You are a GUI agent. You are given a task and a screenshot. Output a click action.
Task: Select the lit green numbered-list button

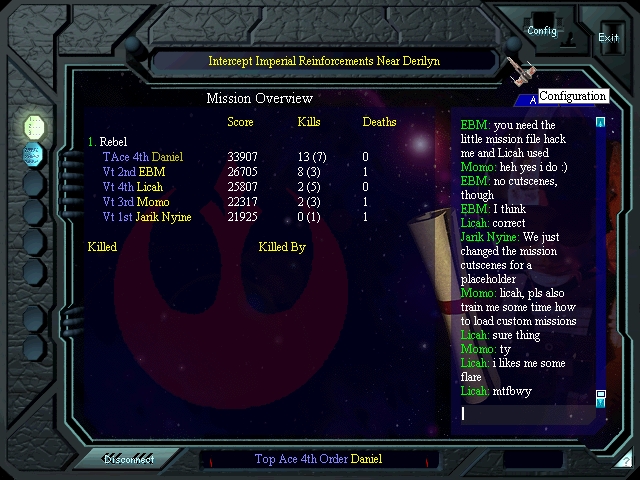tap(34, 126)
